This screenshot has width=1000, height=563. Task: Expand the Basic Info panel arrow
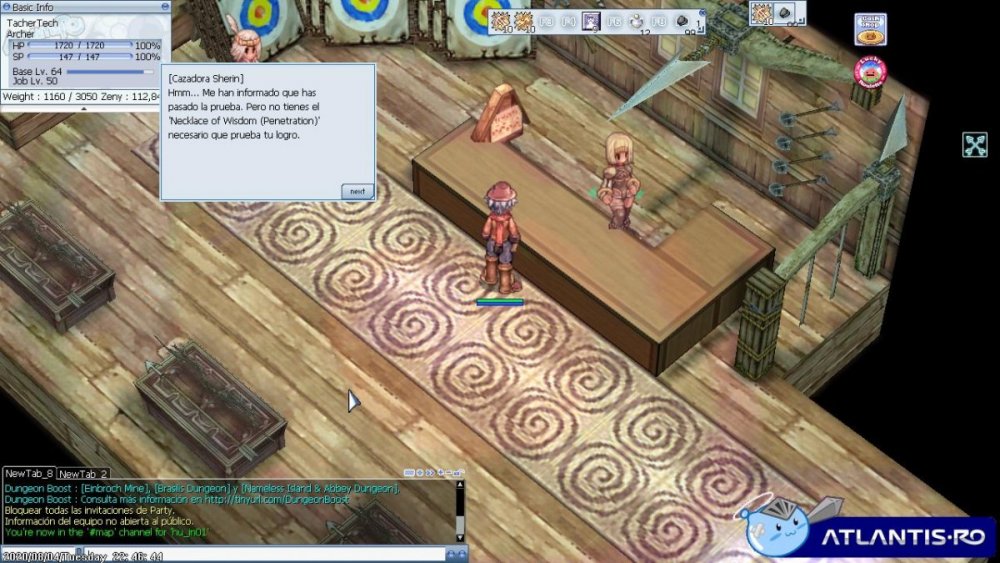point(83,109)
